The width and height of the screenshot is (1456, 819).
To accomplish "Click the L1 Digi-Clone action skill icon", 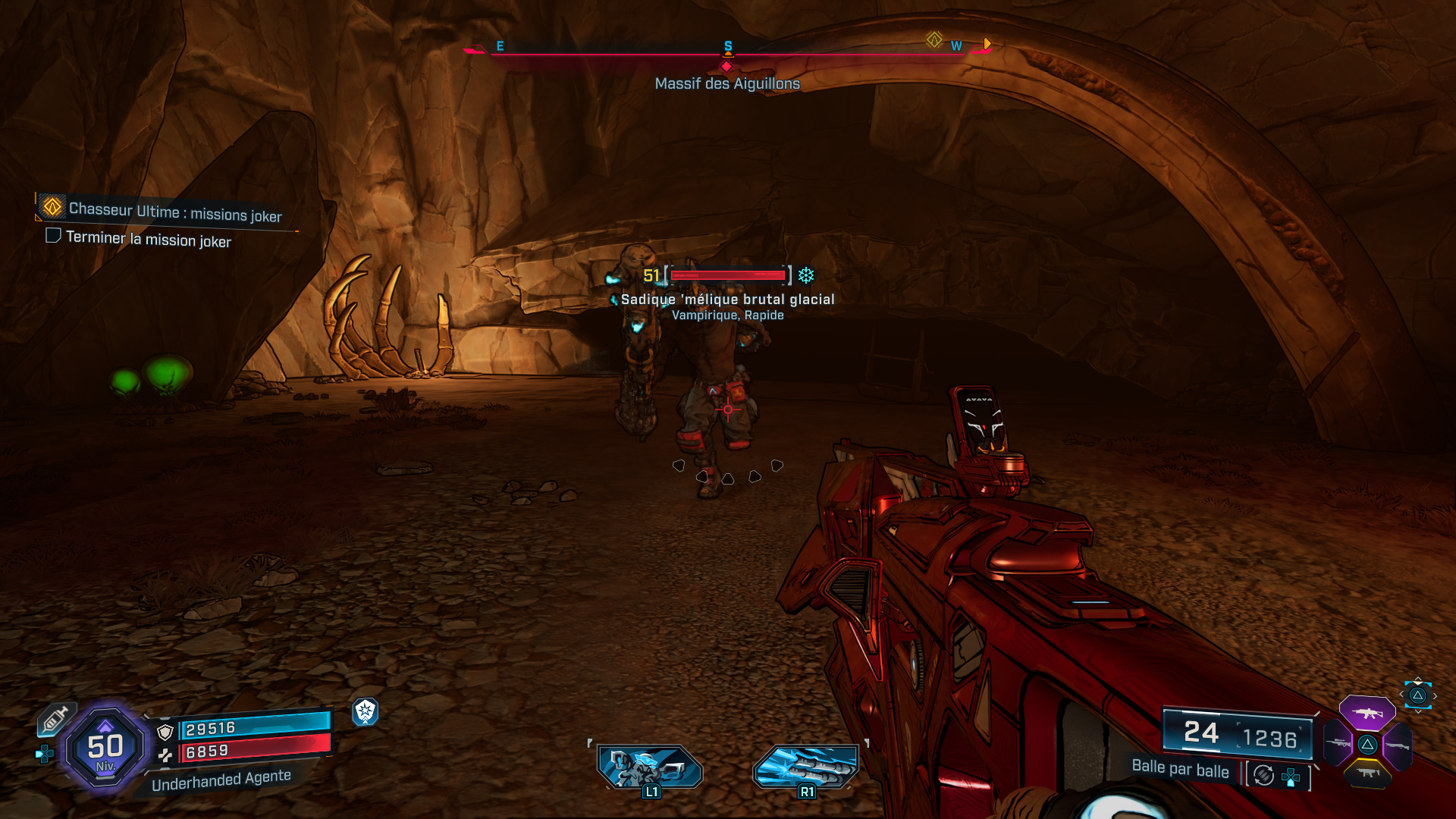I will point(650,766).
